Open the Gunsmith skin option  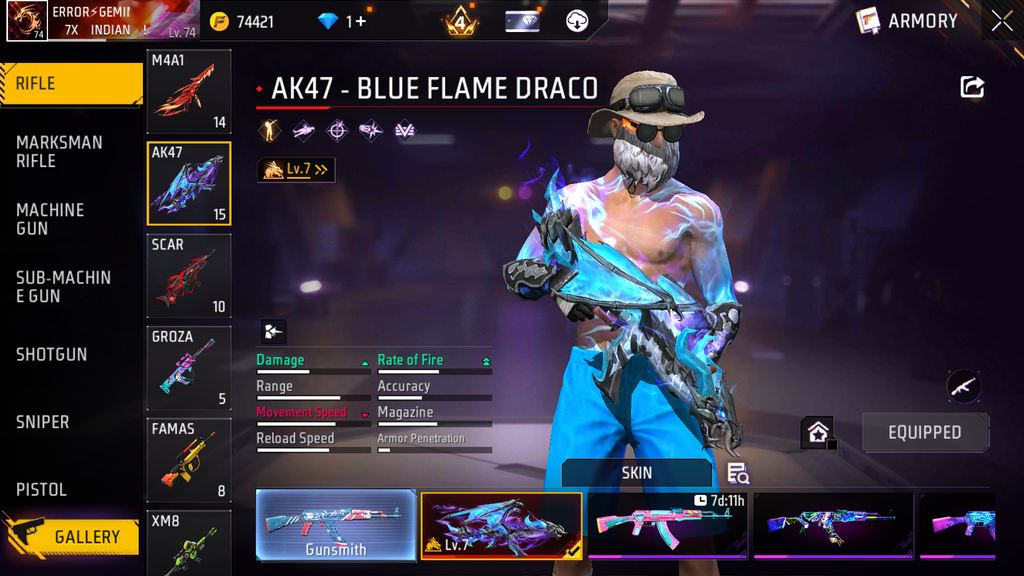(336, 525)
